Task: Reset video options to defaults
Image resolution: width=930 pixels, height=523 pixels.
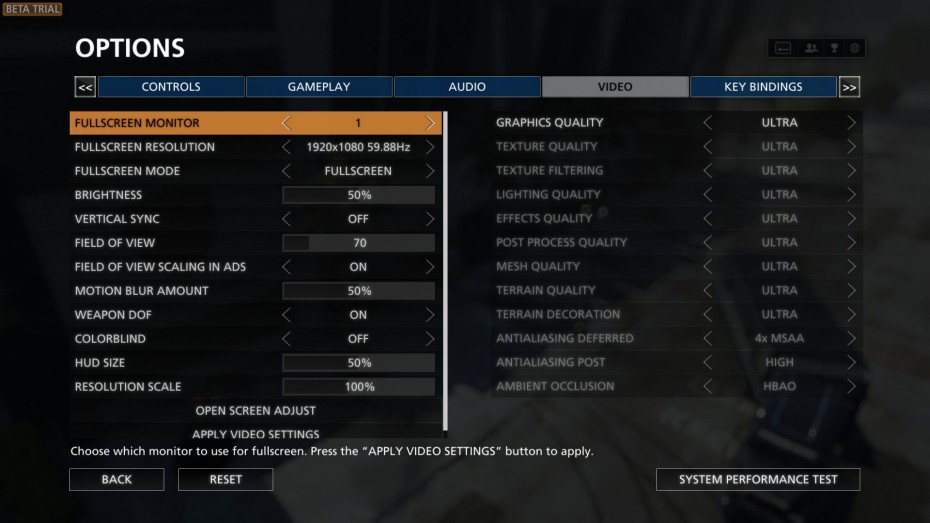Action: pos(225,480)
